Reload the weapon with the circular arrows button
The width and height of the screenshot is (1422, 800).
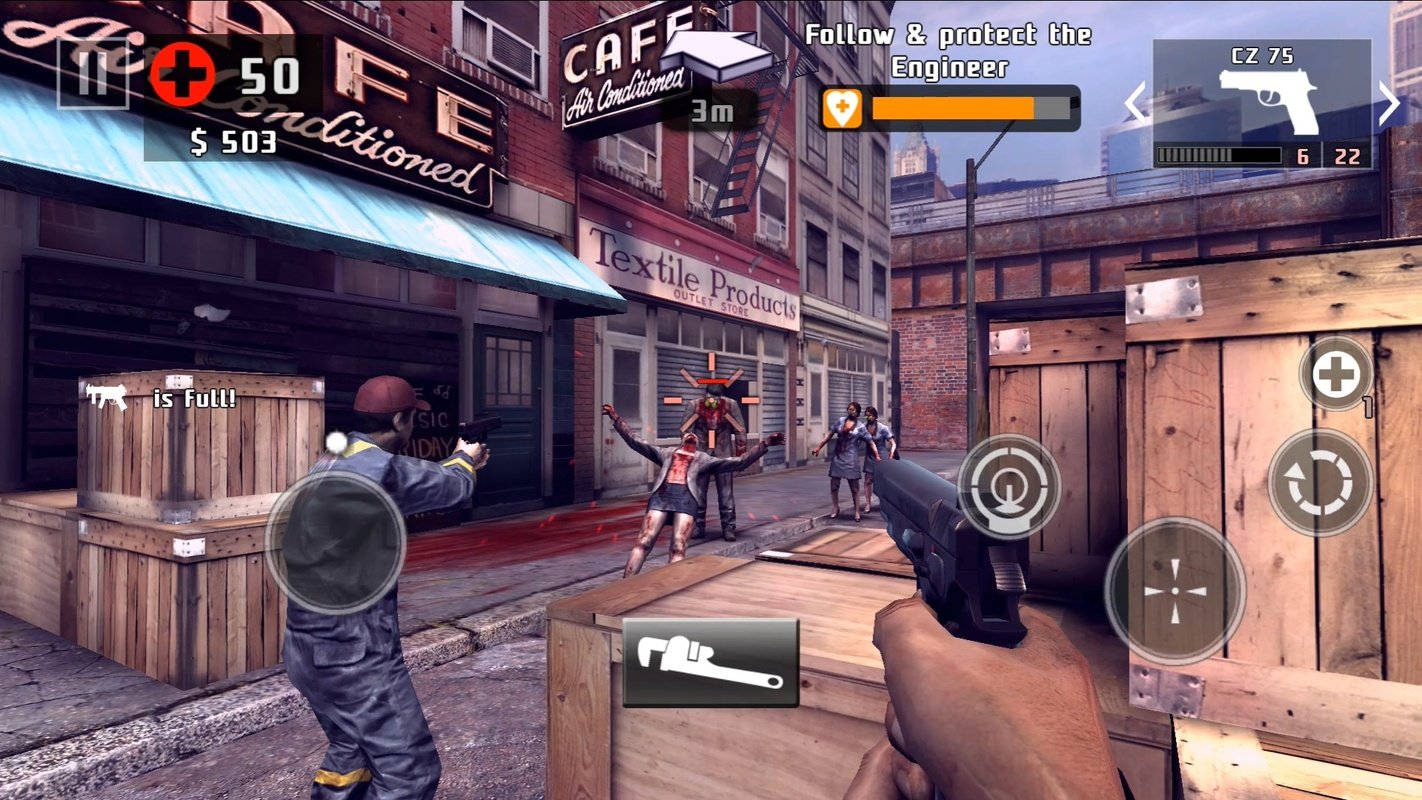coord(1320,482)
